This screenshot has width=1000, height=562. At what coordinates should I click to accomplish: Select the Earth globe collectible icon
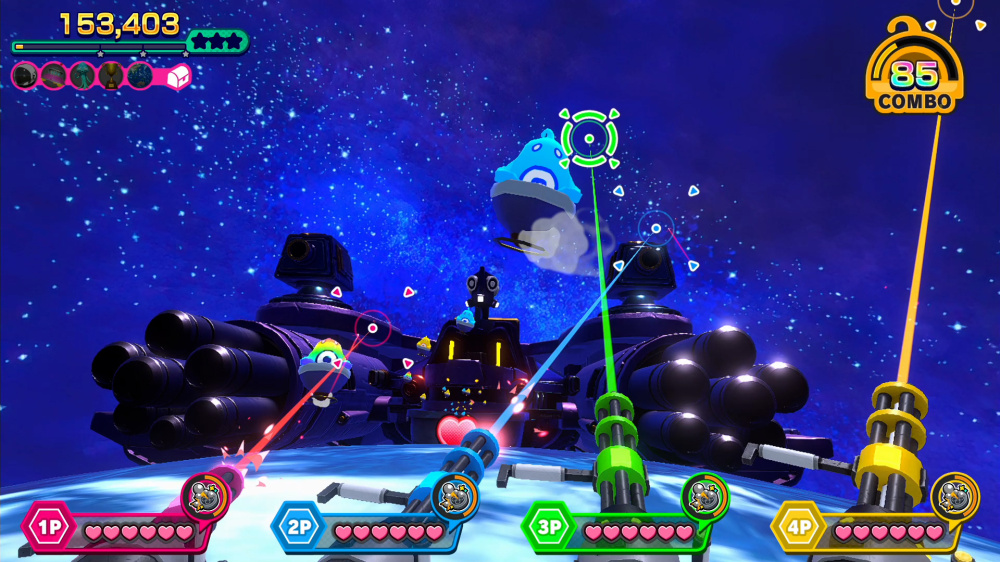[x=140, y=75]
